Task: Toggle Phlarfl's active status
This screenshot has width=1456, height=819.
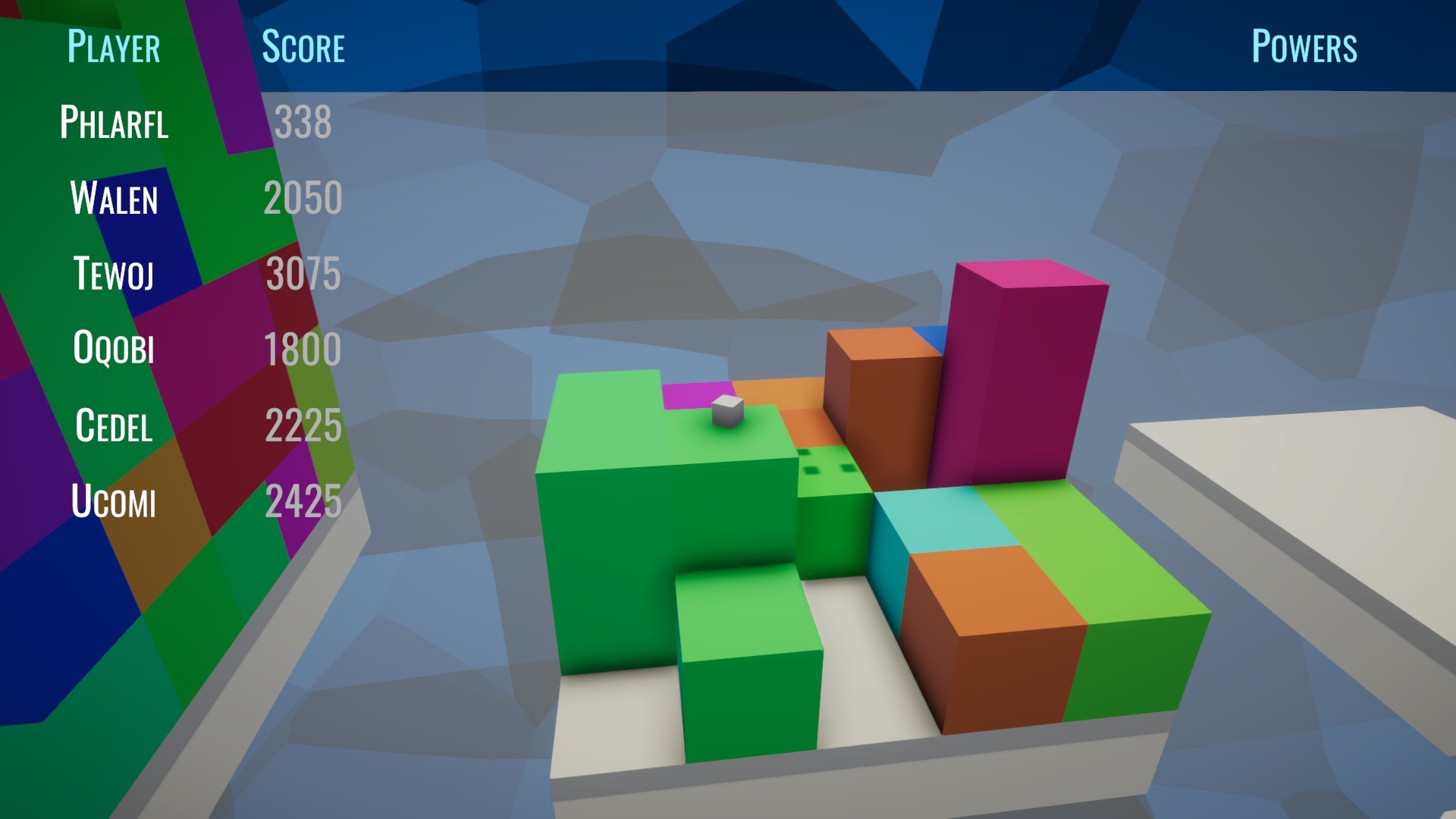Action: coord(114,124)
